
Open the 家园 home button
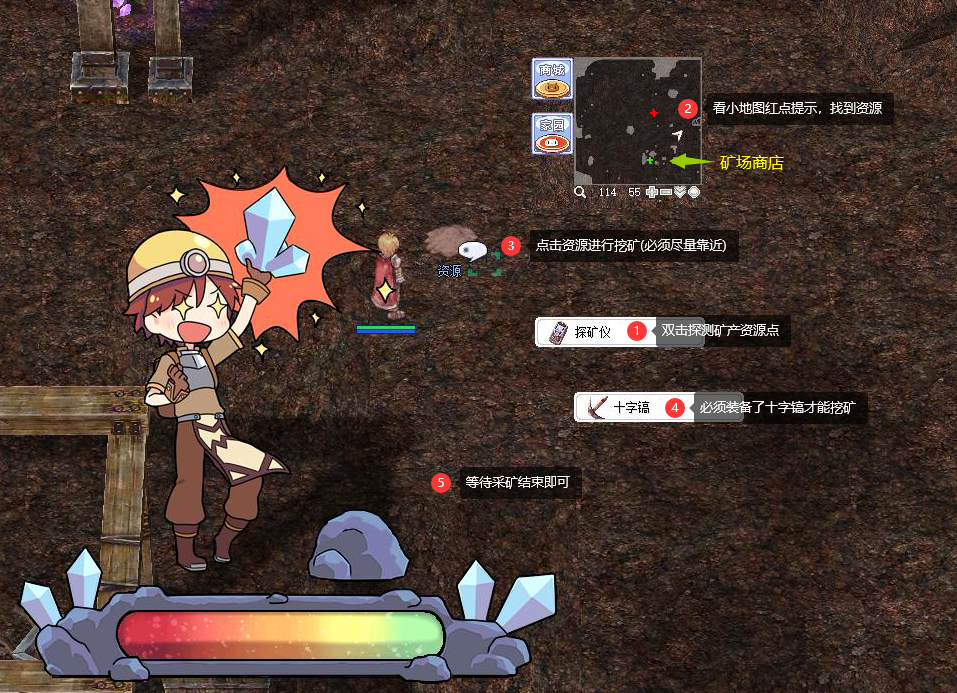point(552,134)
